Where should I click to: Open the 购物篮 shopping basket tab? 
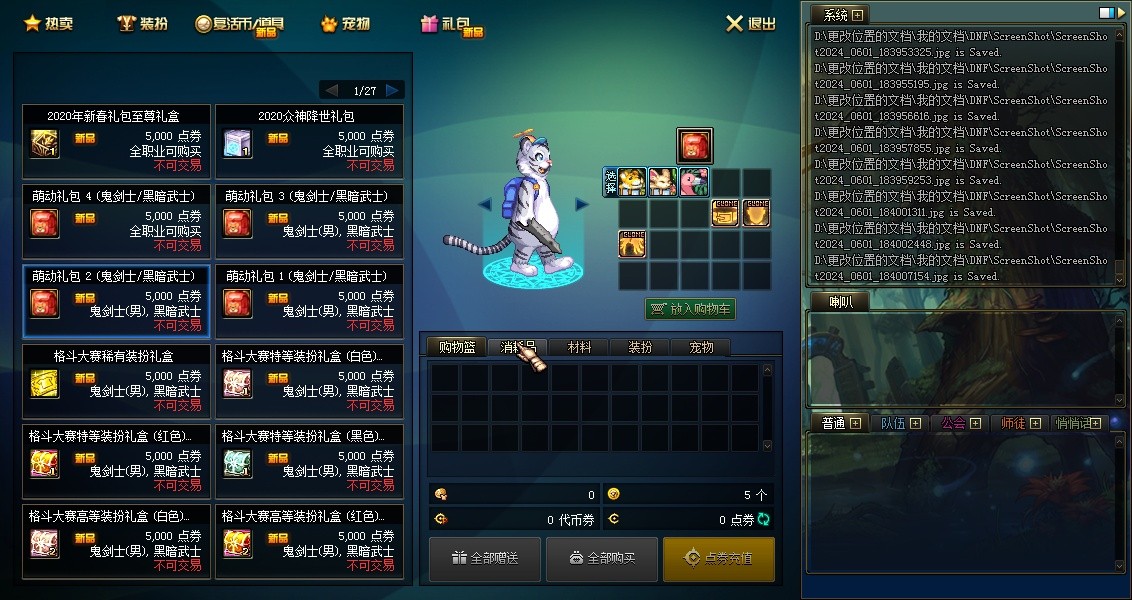(x=456, y=347)
